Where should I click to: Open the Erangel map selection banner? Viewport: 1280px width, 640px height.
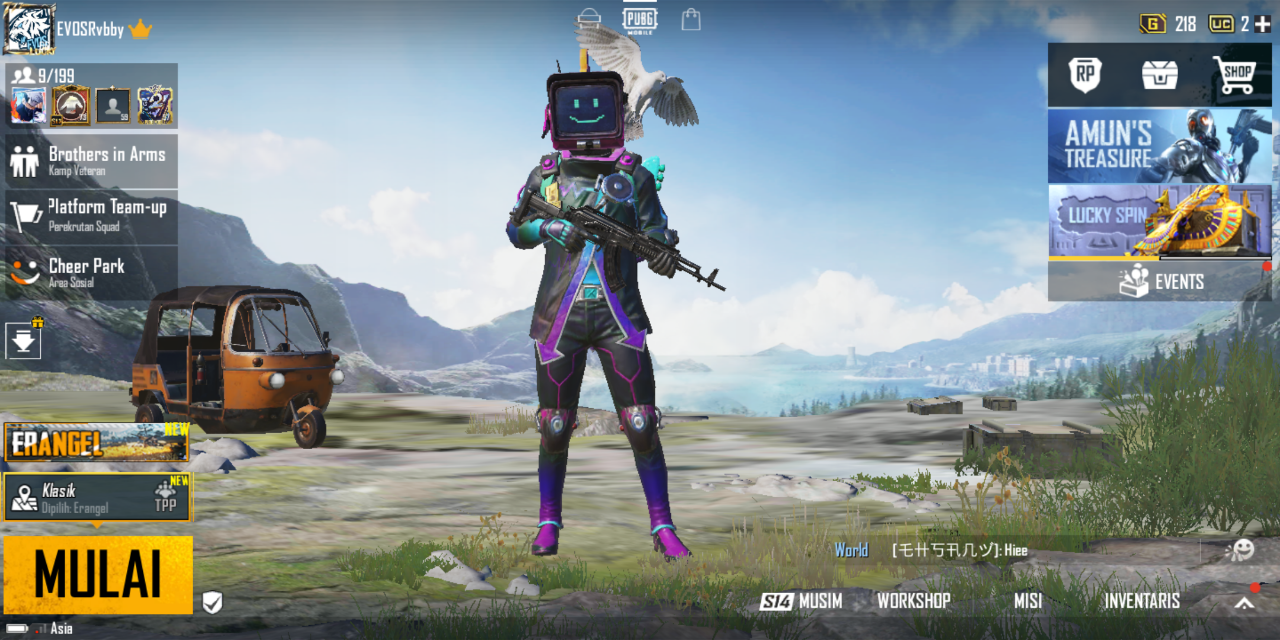click(96, 442)
